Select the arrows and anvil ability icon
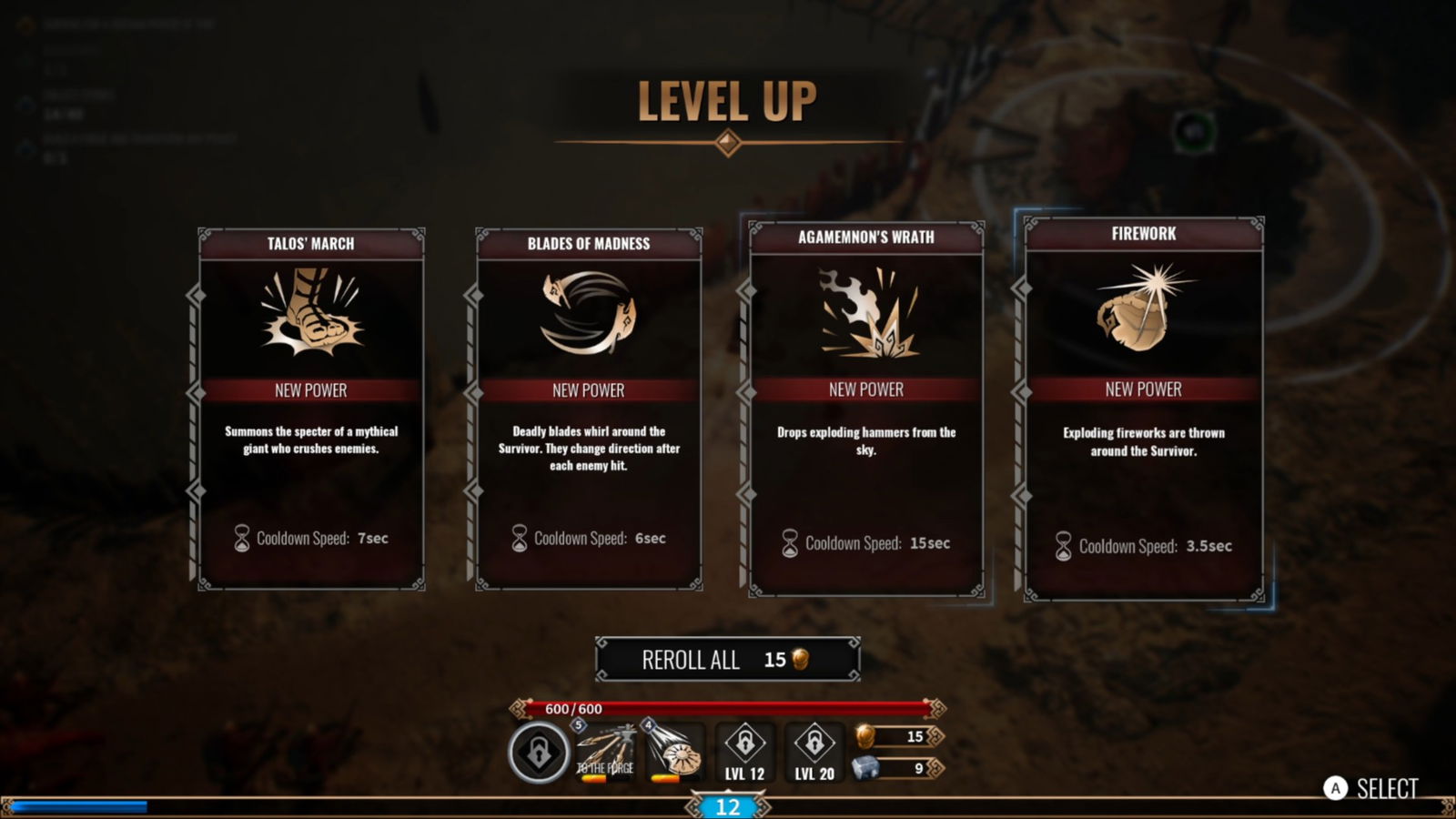Image resolution: width=1456 pixels, height=819 pixels. [x=606, y=752]
